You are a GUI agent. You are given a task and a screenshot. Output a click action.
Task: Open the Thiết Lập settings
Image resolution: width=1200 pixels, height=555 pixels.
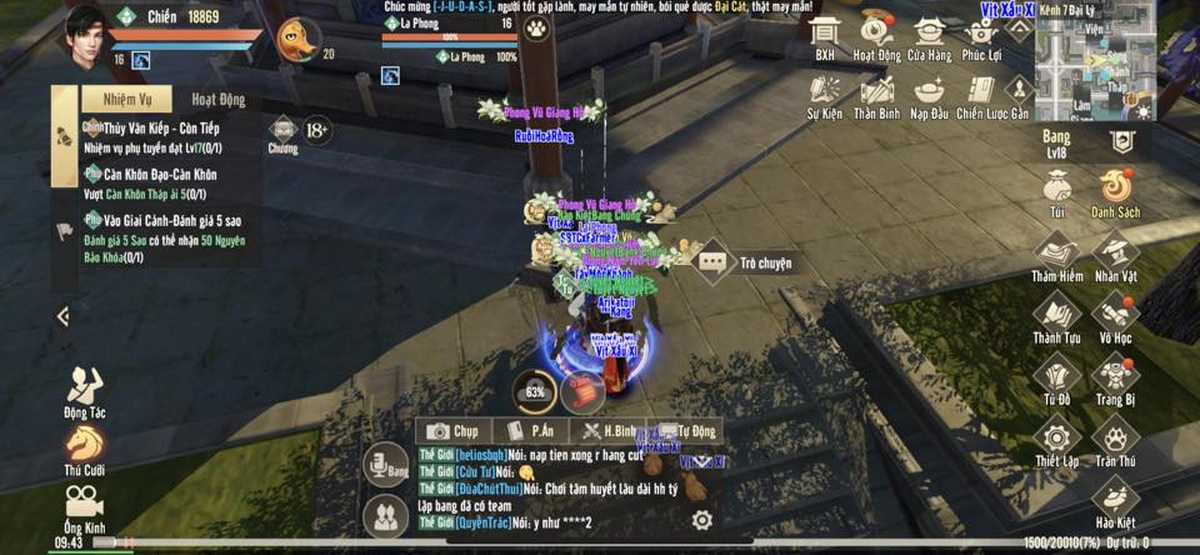1057,441
